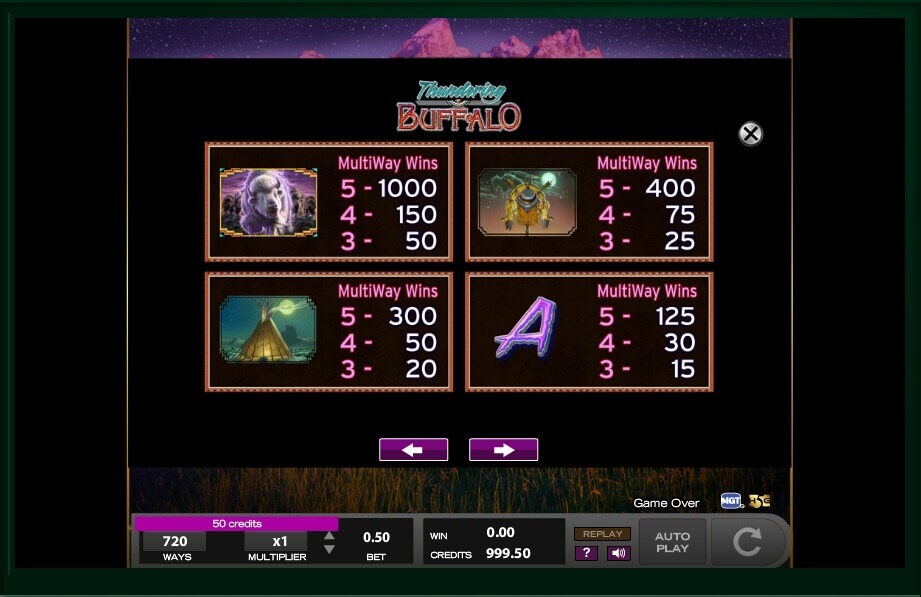Toggle the sound speaker button
This screenshot has height=597, width=921.
pyautogui.click(x=618, y=553)
